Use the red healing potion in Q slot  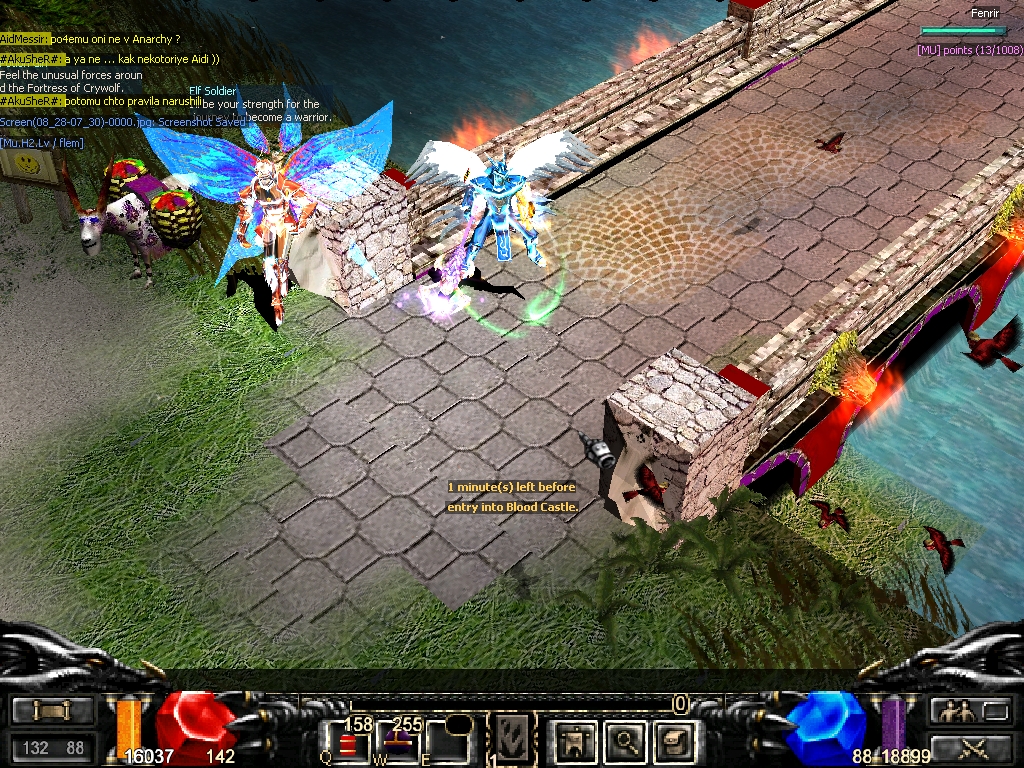(x=347, y=744)
